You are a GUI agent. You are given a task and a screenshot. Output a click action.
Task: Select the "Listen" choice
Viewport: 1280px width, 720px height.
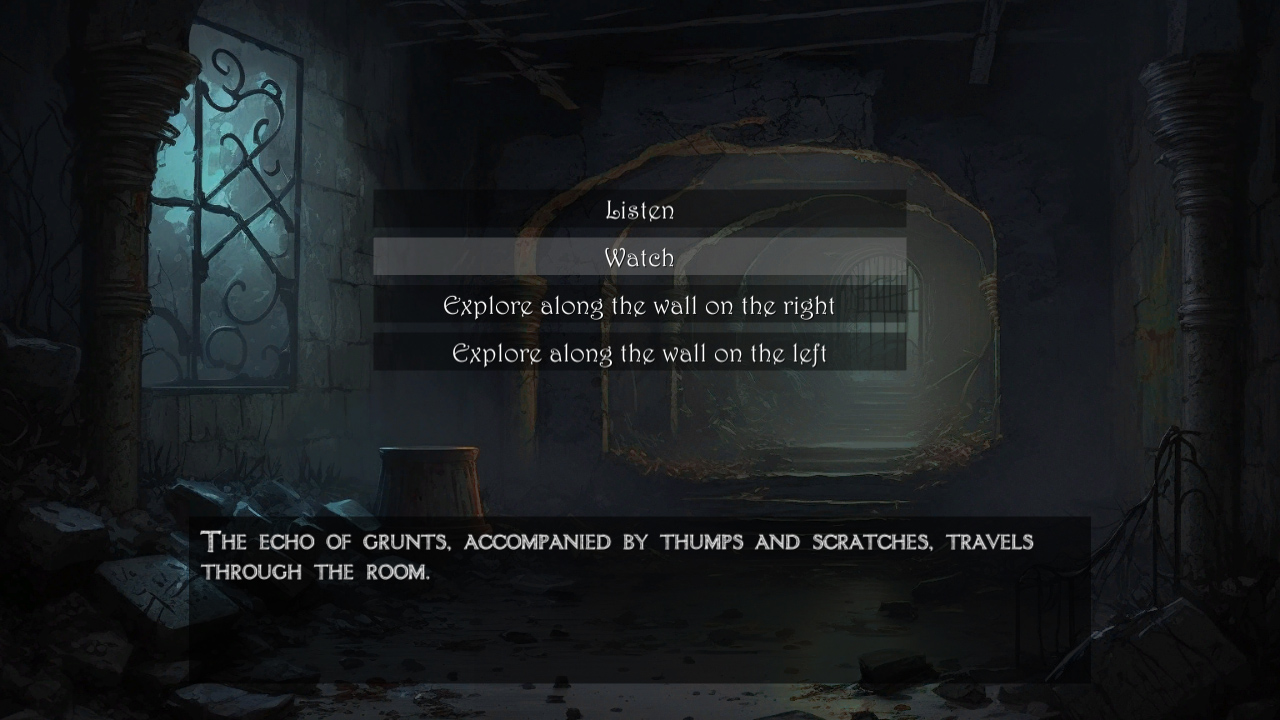[640, 210]
